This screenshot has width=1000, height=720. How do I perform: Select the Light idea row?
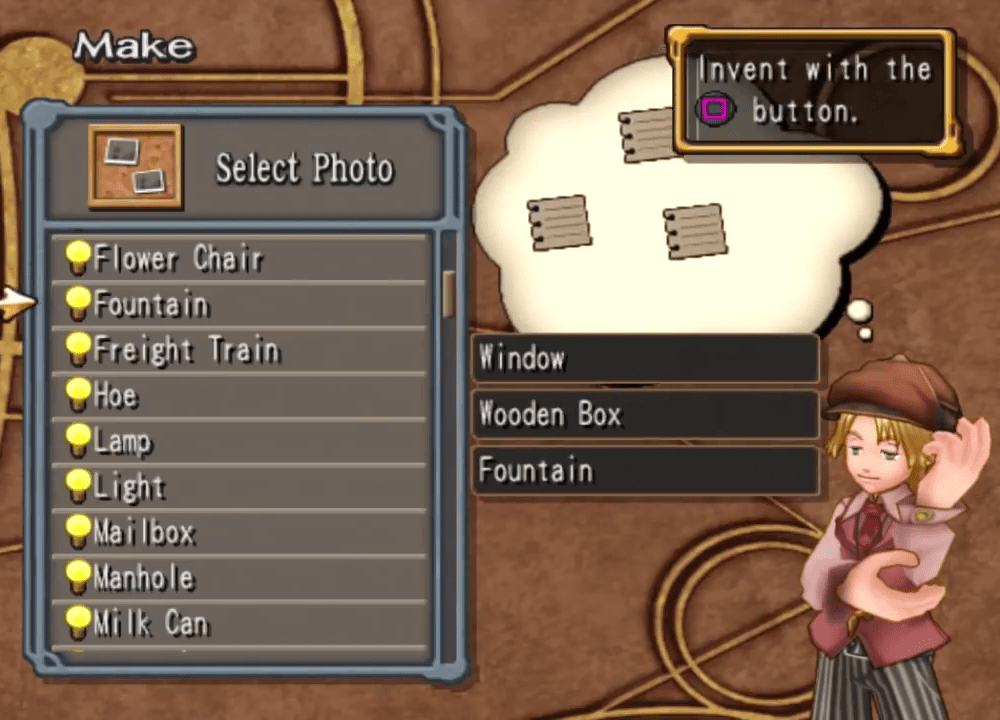[x=240, y=487]
